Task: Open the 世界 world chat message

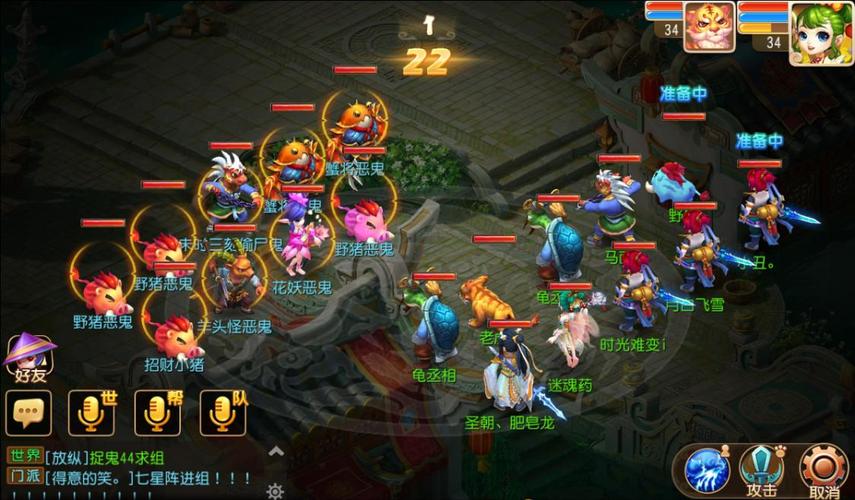Action: (130, 457)
